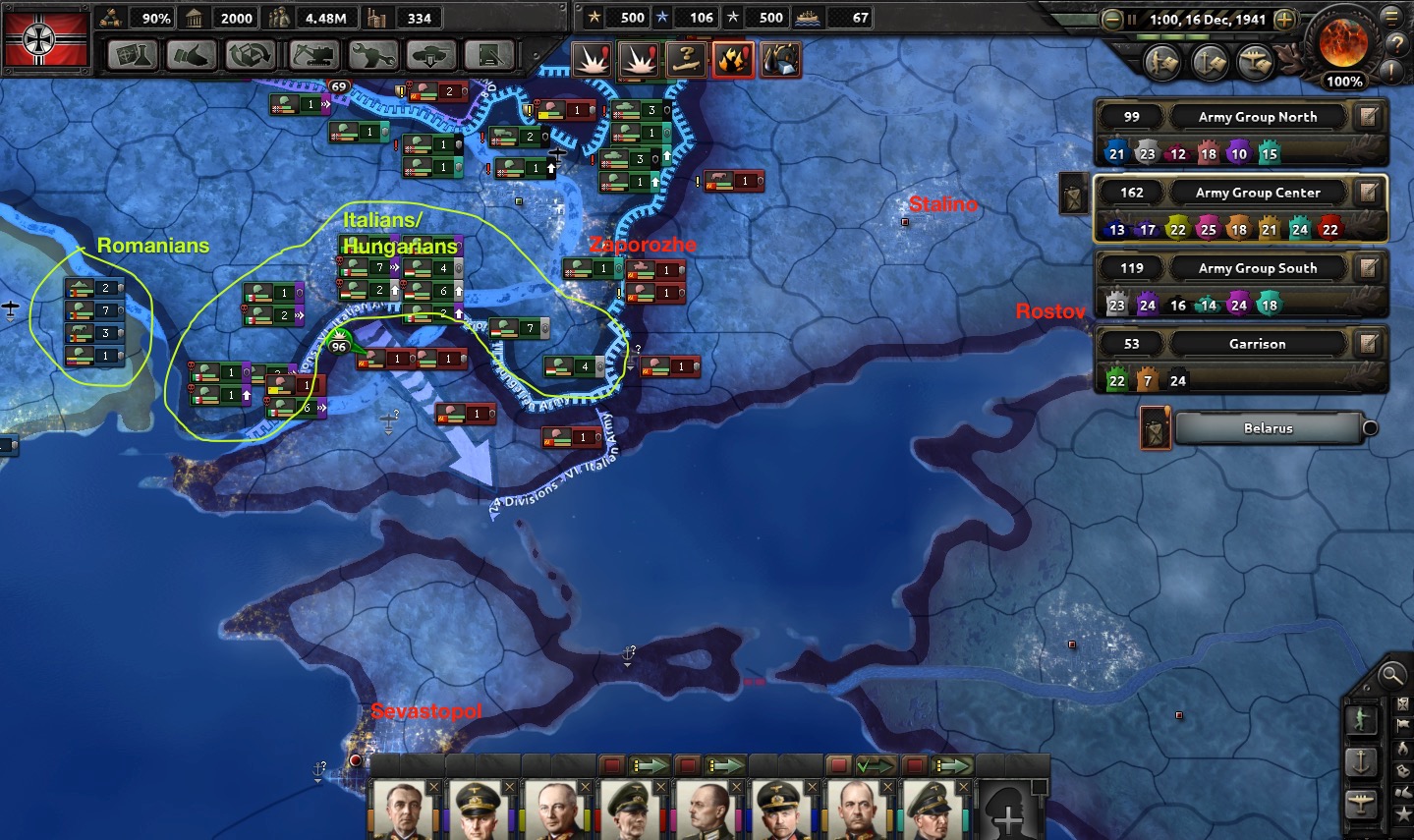Select the Army Group South theater
The height and width of the screenshot is (840, 1414).
1257,268
